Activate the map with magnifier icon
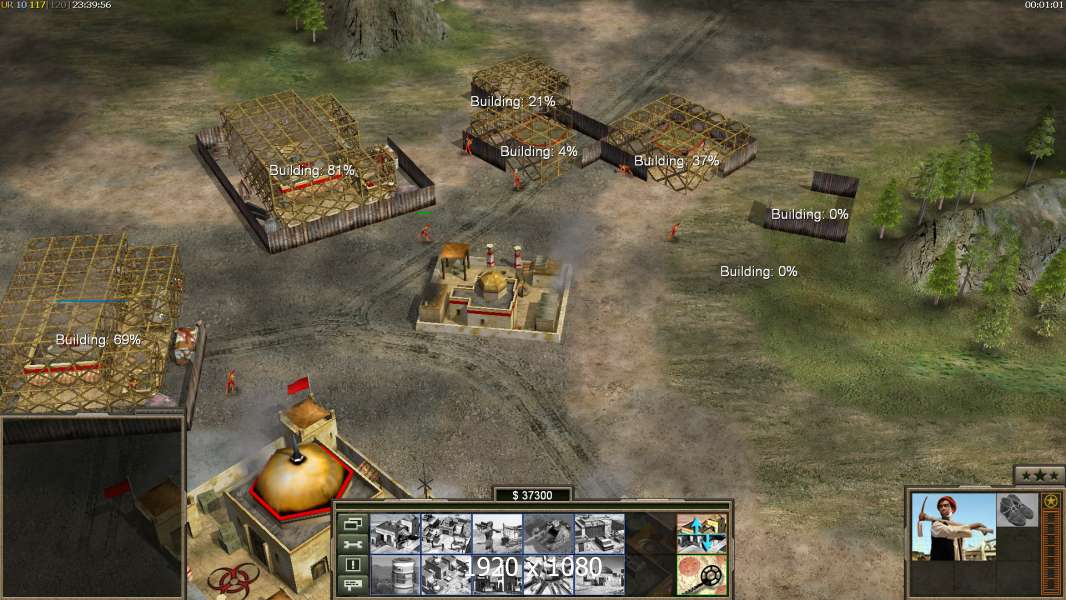This screenshot has height=600, width=1066. (701, 574)
